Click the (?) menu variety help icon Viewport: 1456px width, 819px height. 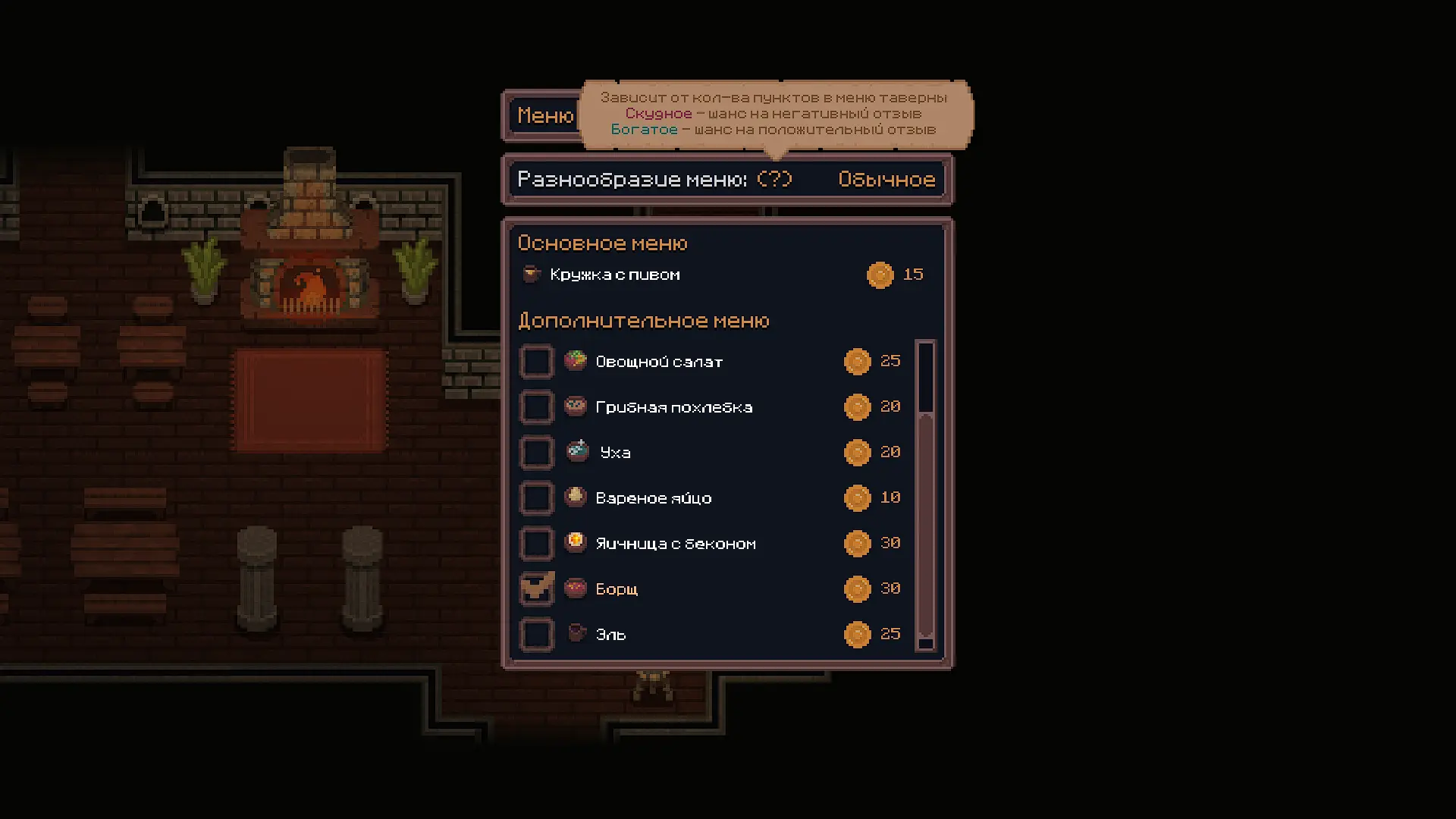774,179
